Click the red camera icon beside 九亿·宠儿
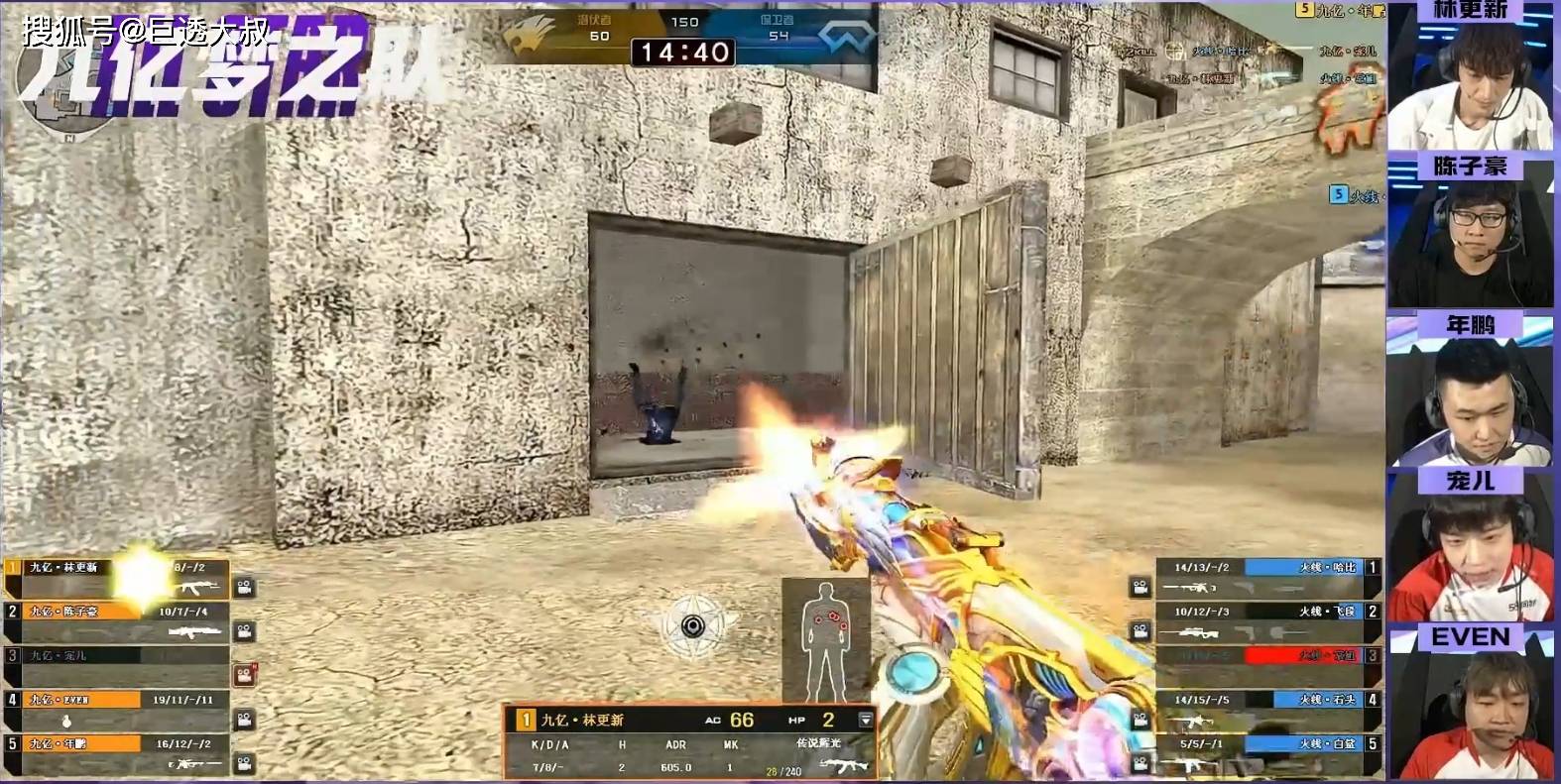Screen dimensions: 1561x784 coord(244,675)
